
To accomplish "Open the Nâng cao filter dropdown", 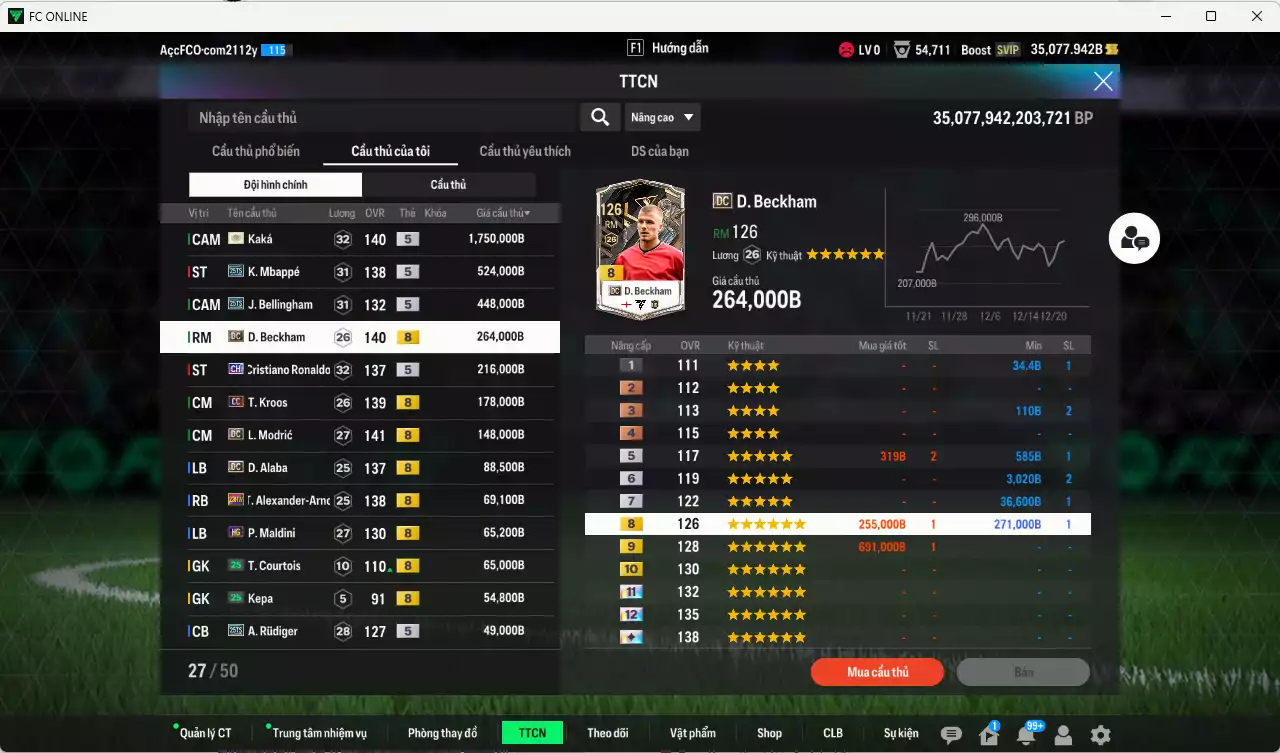I will (x=662, y=117).
